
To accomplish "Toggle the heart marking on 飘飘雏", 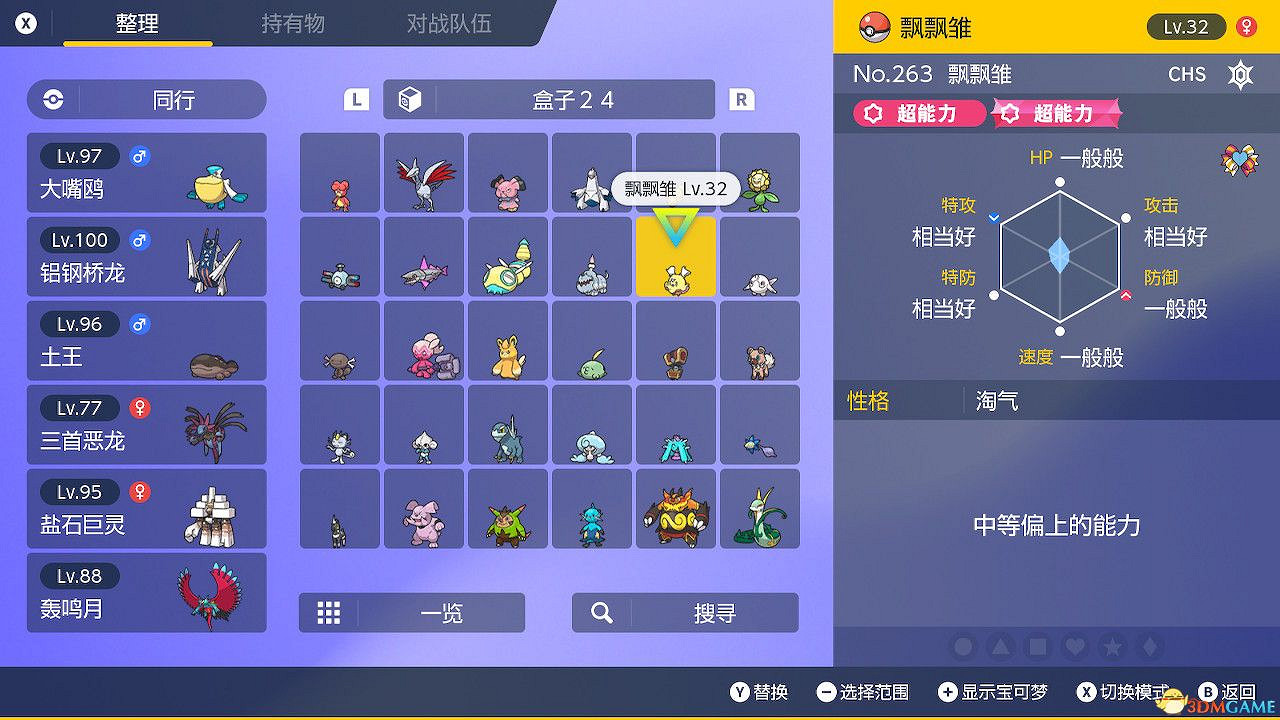I will pos(1074,647).
